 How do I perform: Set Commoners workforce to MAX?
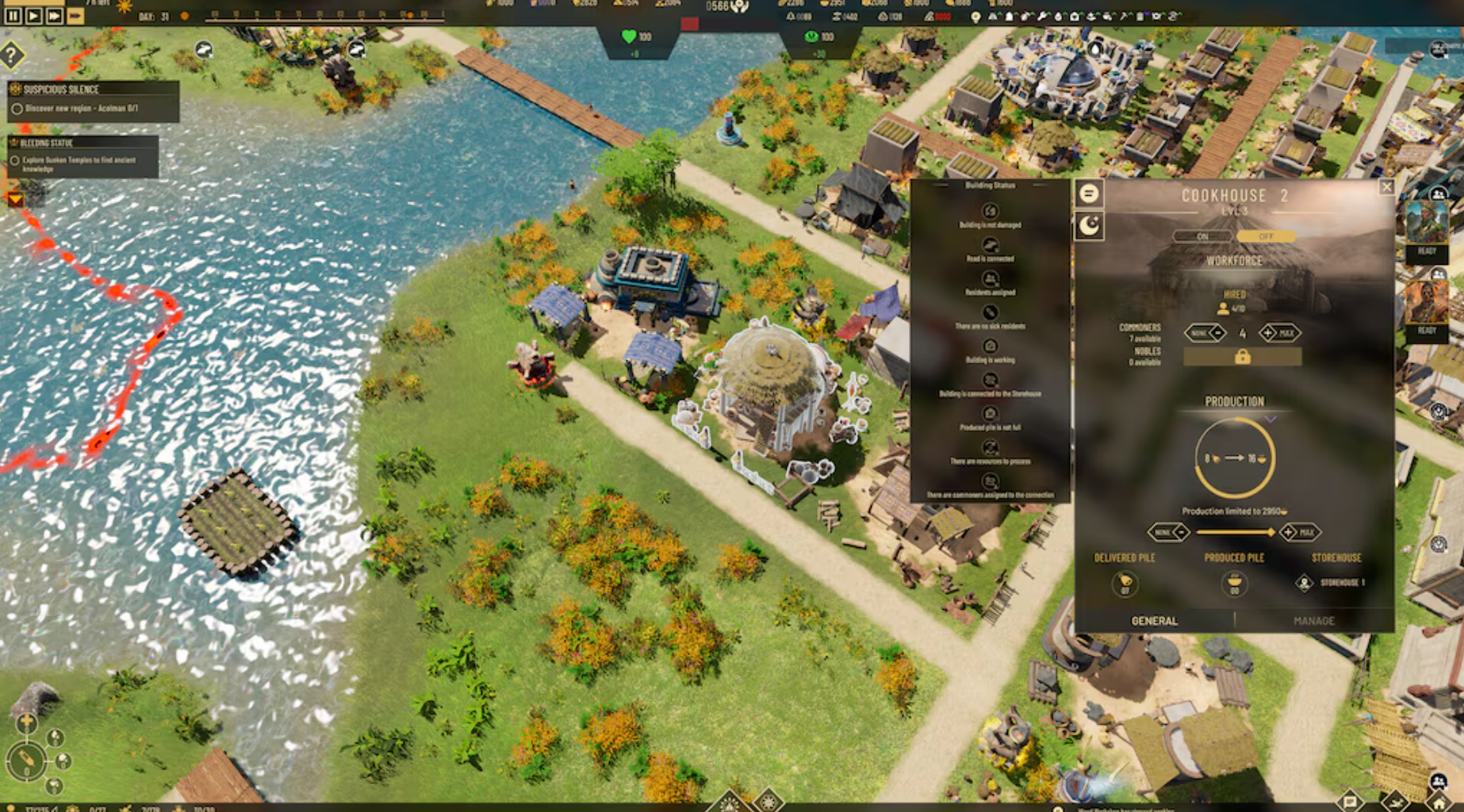[x=1289, y=333]
